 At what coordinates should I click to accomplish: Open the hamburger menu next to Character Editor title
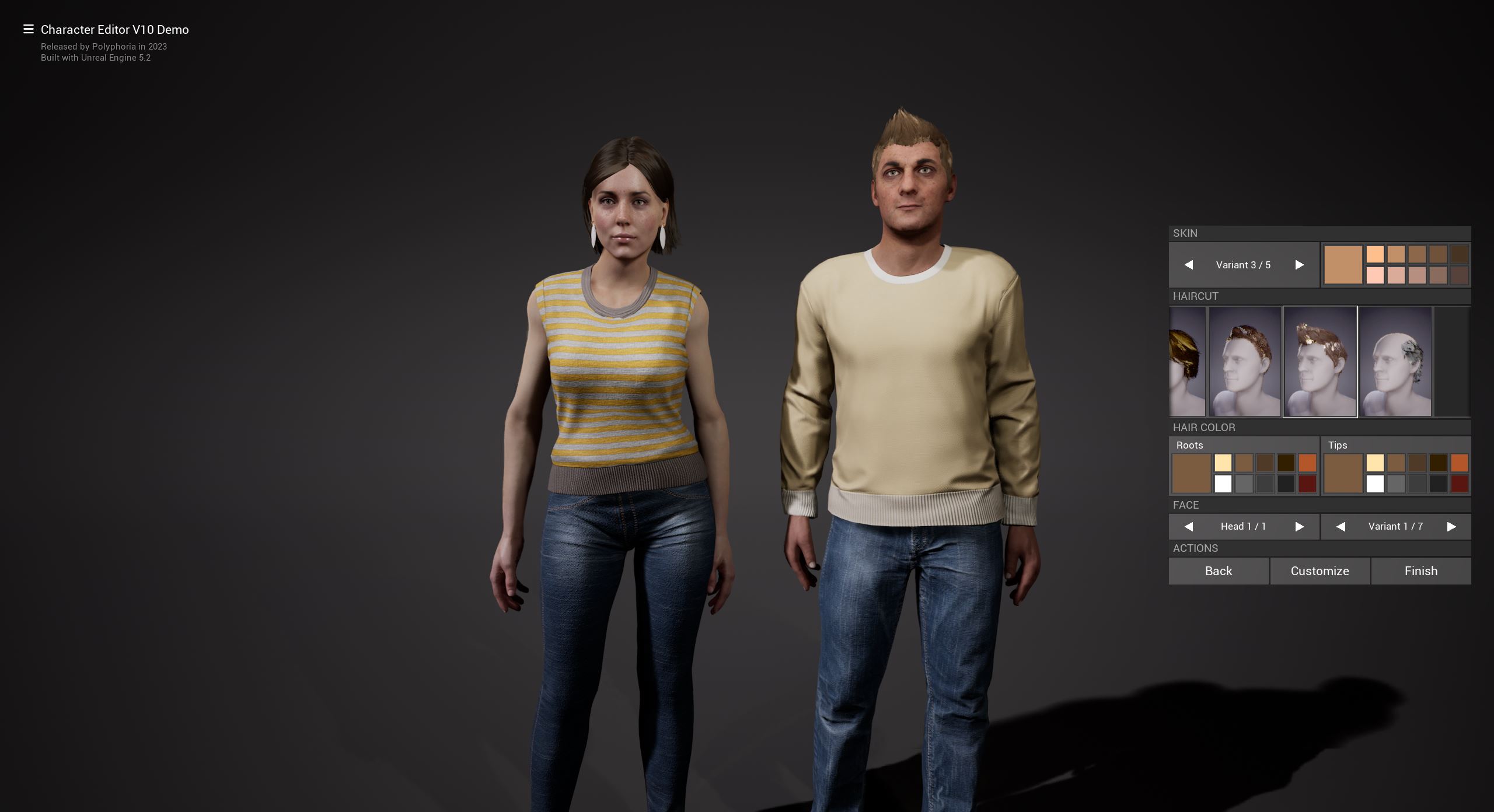click(27, 29)
